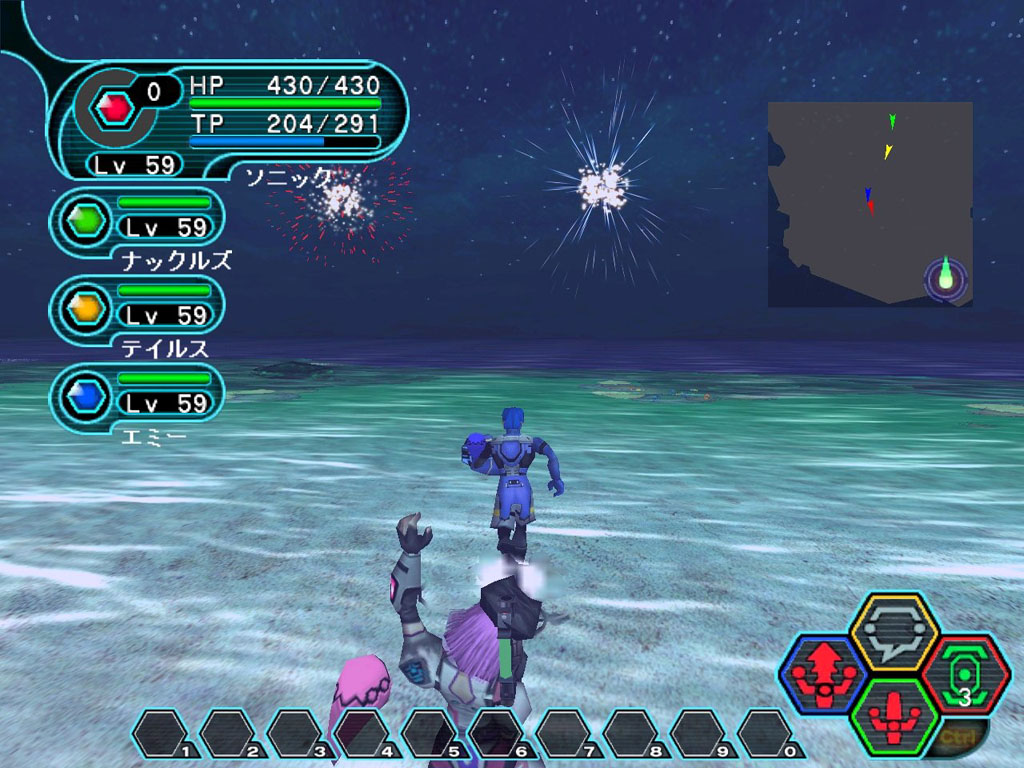Screen dimensions: 1024x768
Task: Select party member エミー's status panel
Action: [x=138, y=395]
